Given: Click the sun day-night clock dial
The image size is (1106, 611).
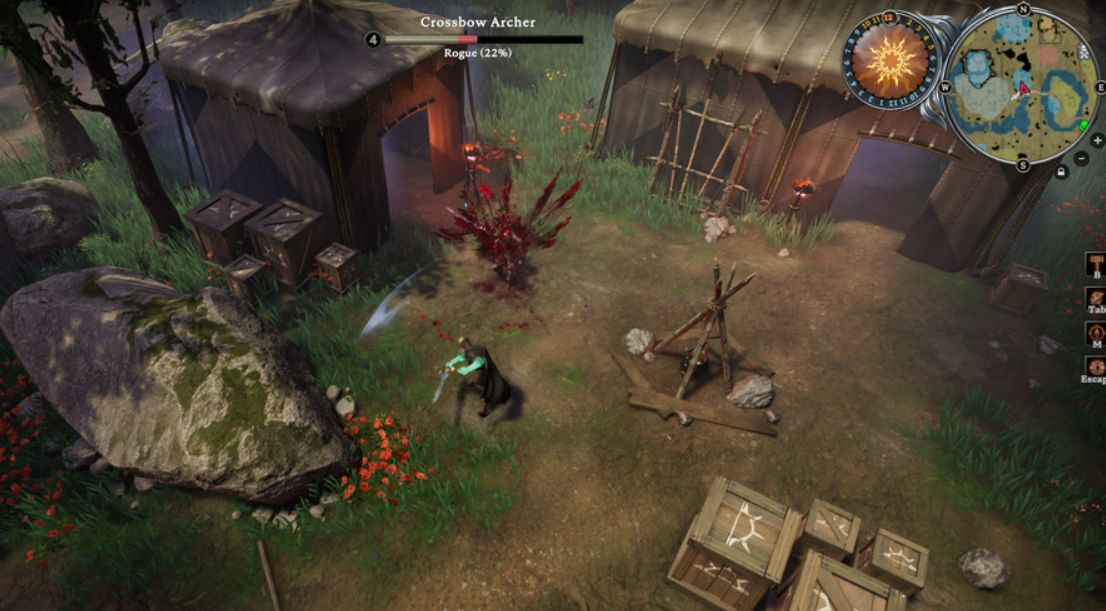Looking at the screenshot, I should pos(890,60).
